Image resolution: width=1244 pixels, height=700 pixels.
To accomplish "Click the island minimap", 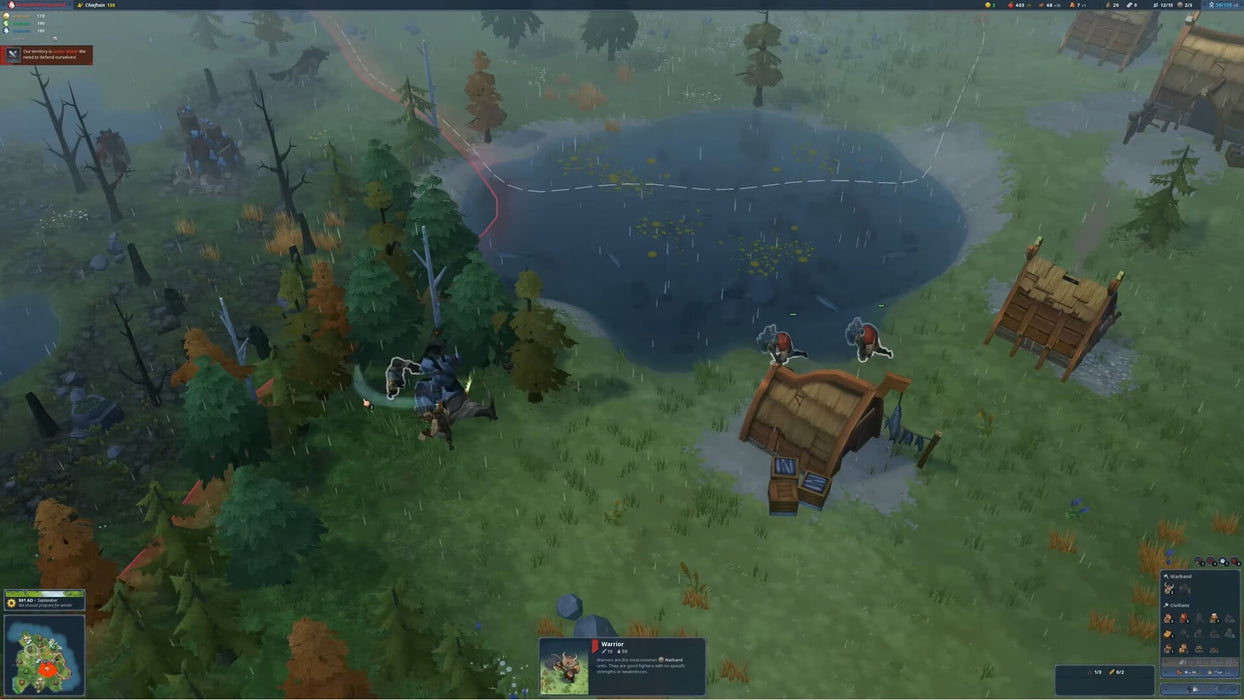I will [44, 655].
